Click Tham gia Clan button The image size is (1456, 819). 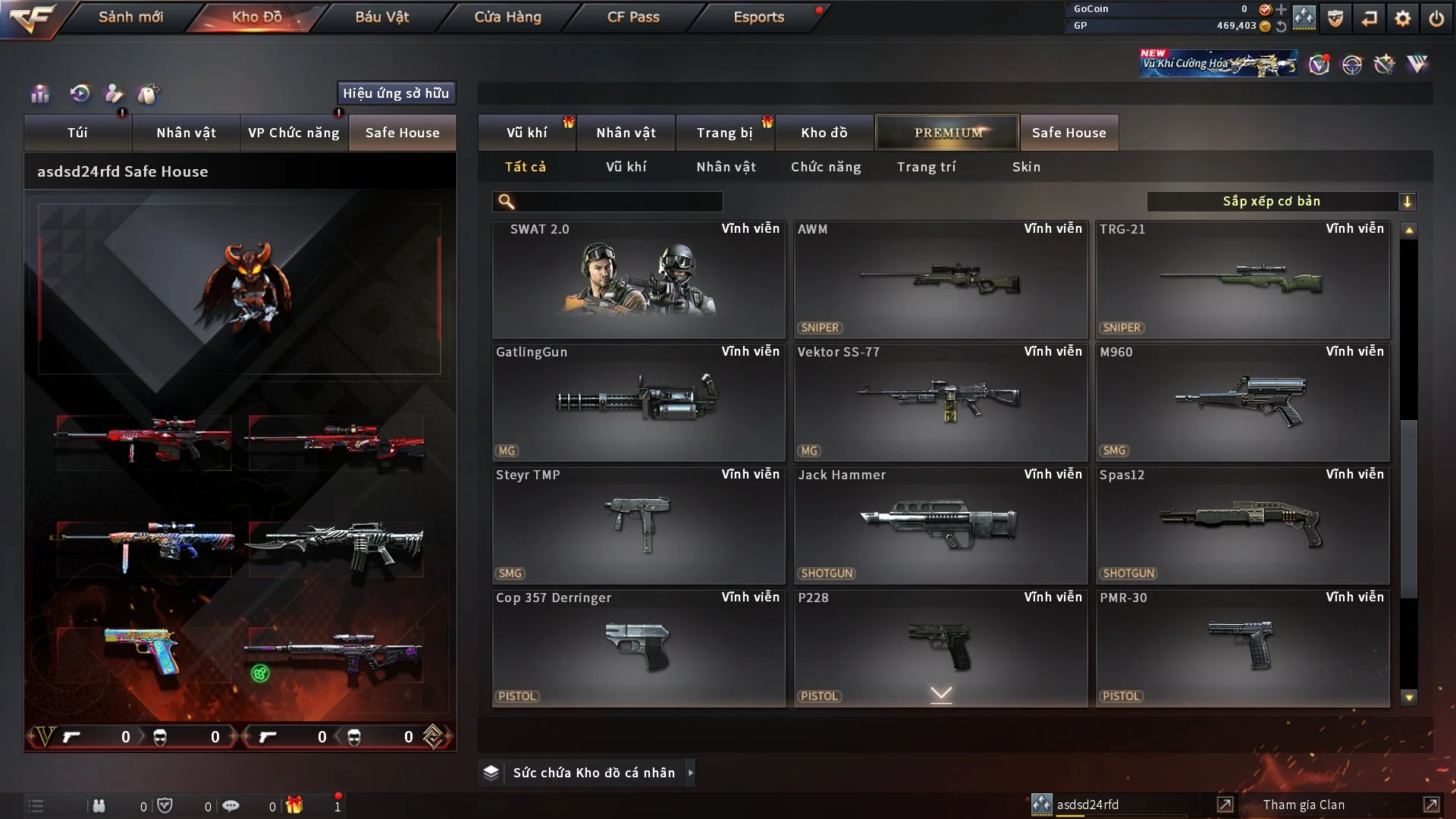(x=1304, y=805)
